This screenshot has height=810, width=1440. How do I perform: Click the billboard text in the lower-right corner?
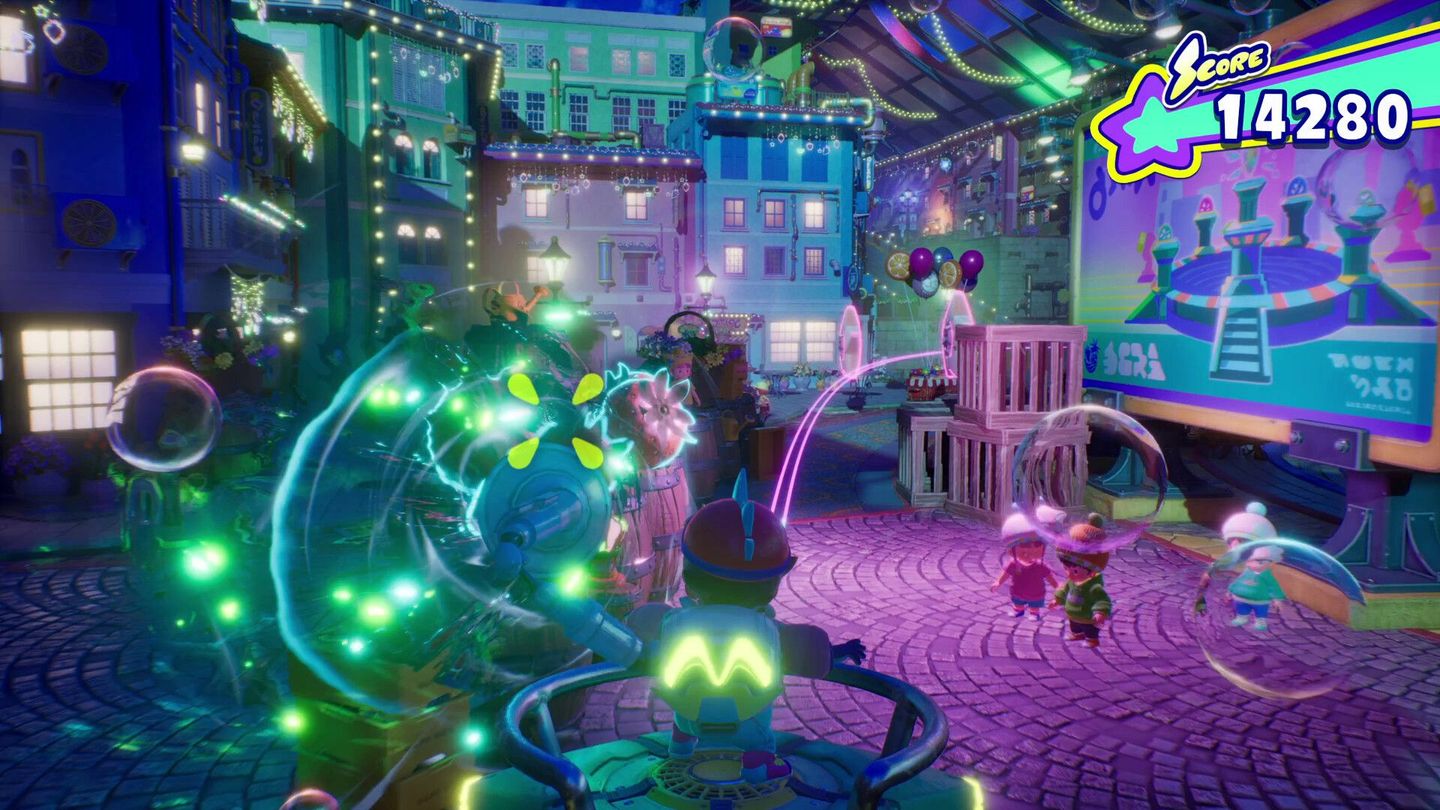(x=1370, y=372)
